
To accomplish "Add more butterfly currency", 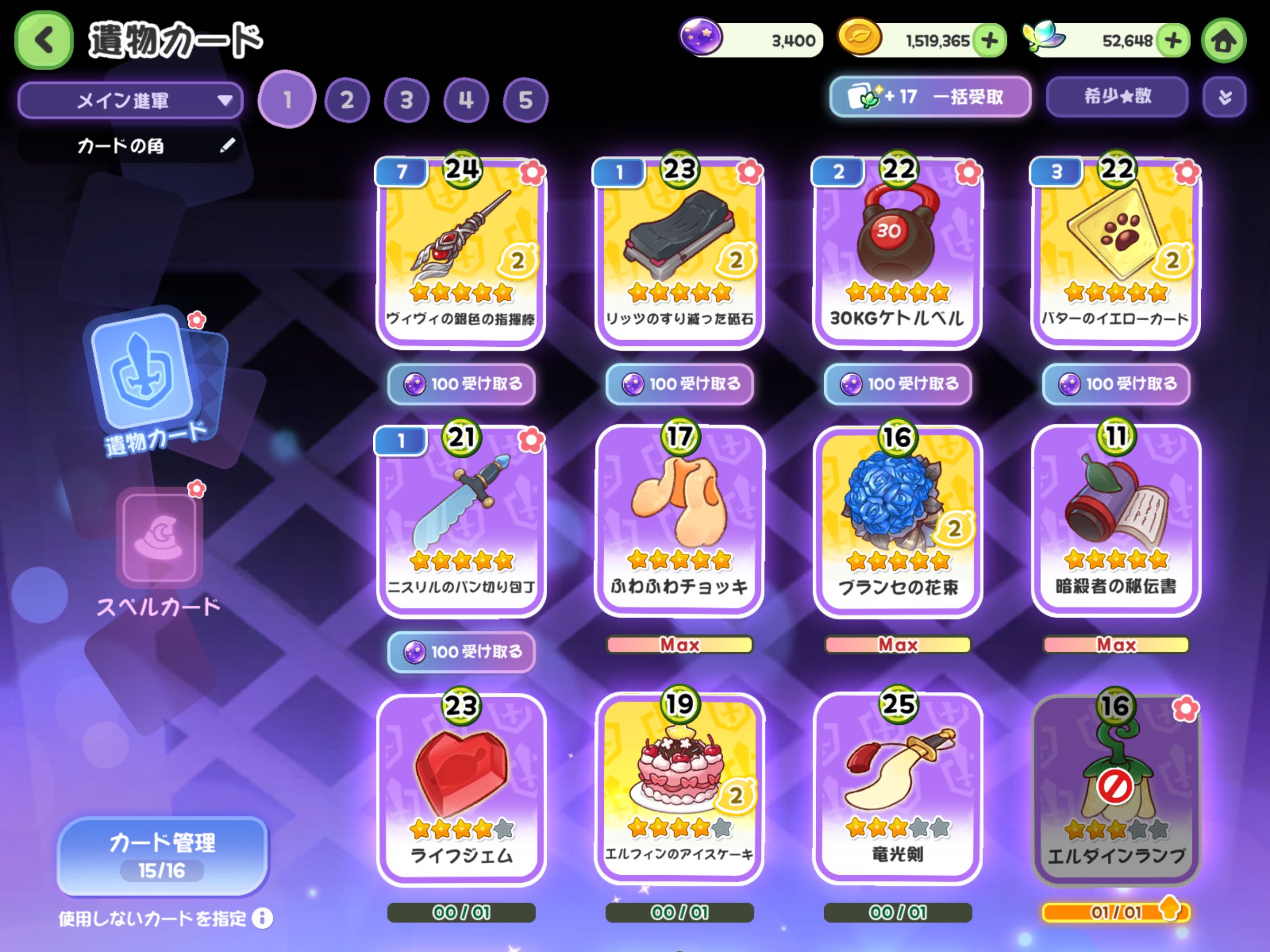I will point(1172,40).
